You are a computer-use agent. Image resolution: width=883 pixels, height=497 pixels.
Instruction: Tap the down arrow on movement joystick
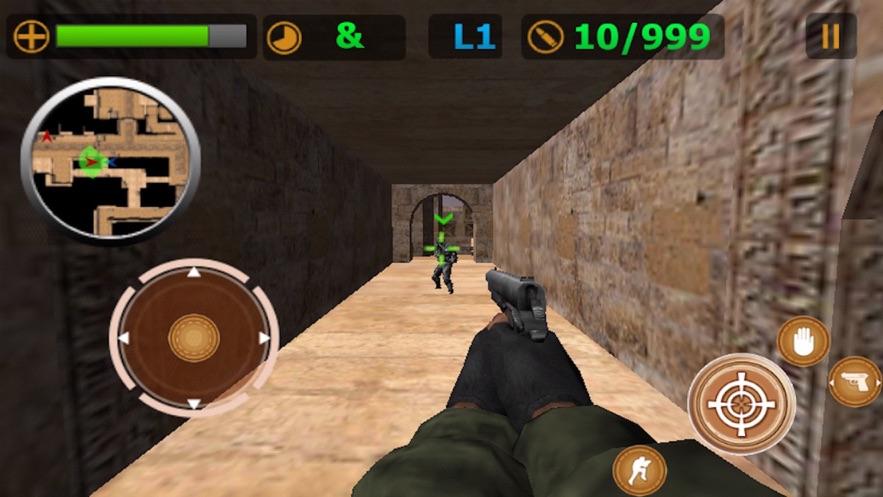coord(194,404)
